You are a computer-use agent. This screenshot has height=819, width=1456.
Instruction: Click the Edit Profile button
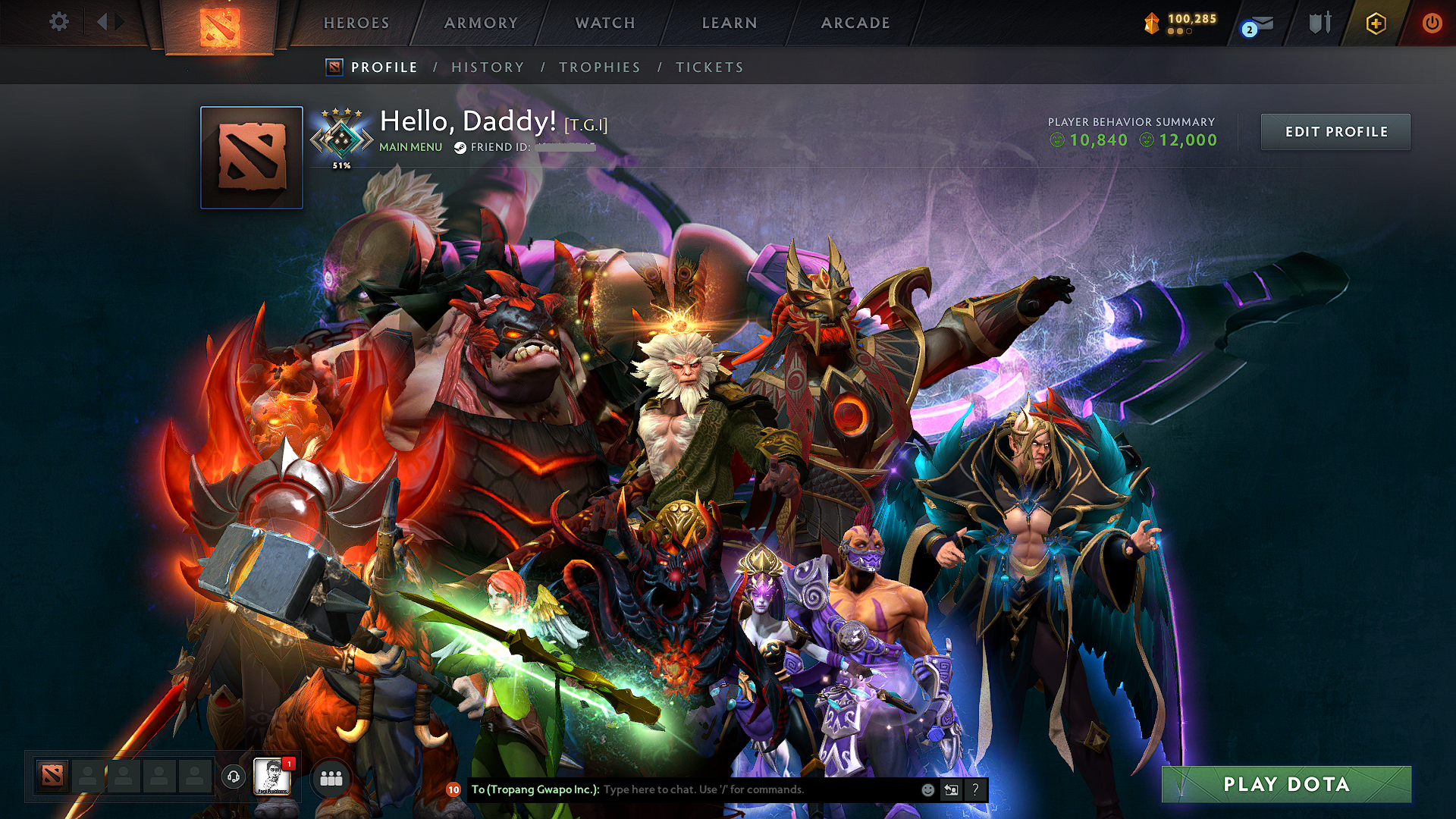pyautogui.click(x=1335, y=131)
